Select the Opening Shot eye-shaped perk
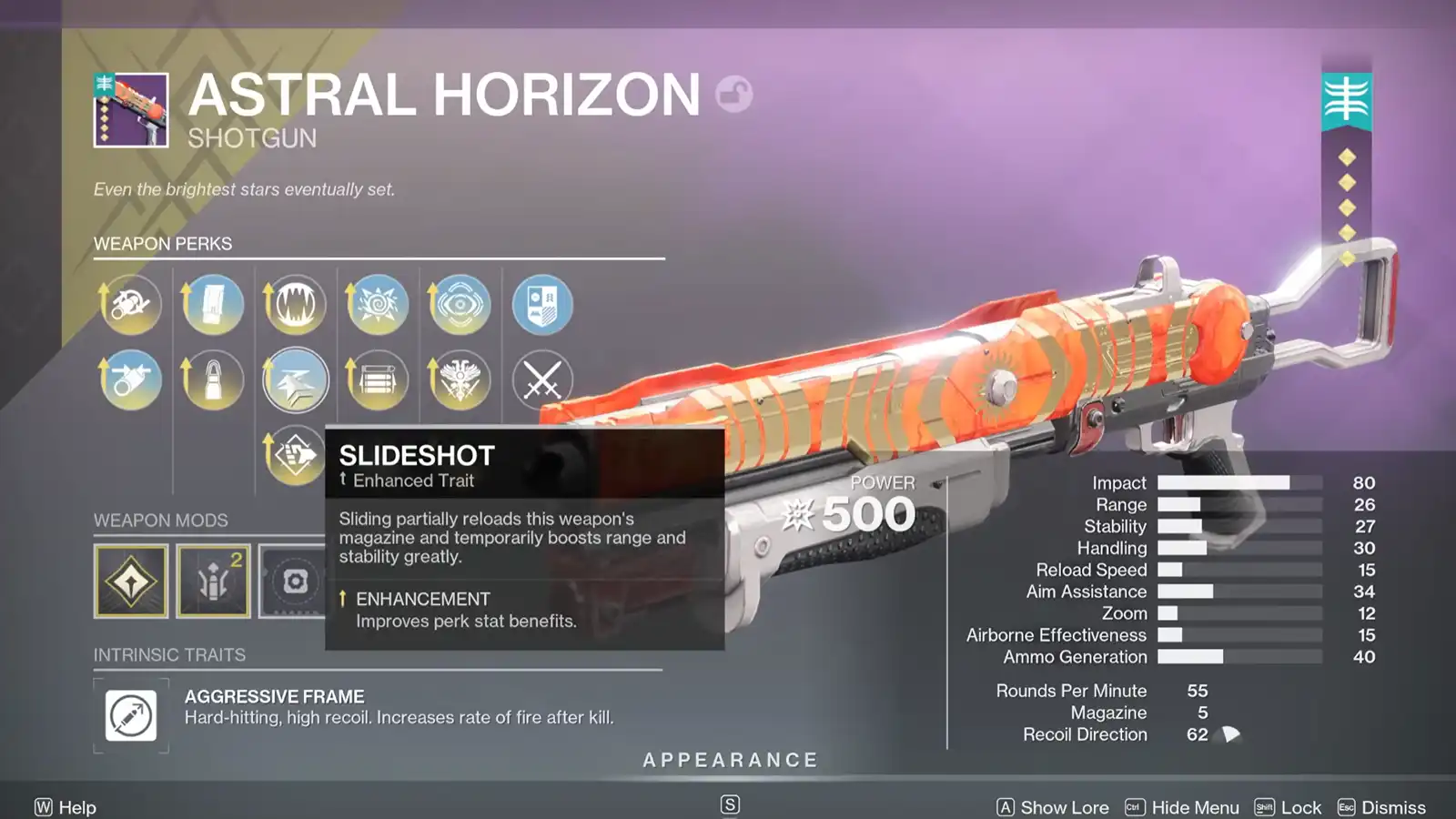 pos(459,304)
